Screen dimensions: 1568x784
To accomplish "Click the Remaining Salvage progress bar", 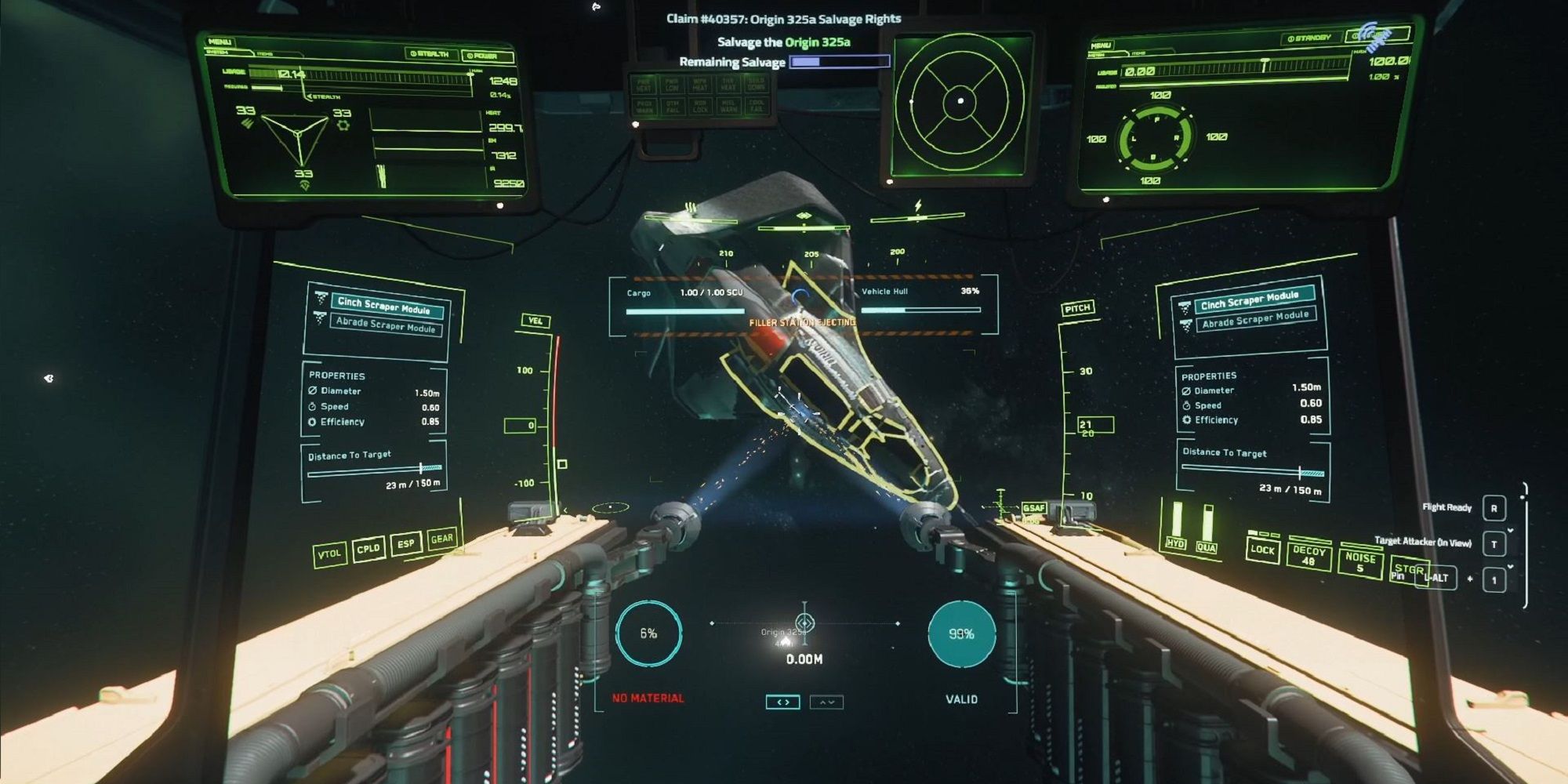I will tap(840, 61).
